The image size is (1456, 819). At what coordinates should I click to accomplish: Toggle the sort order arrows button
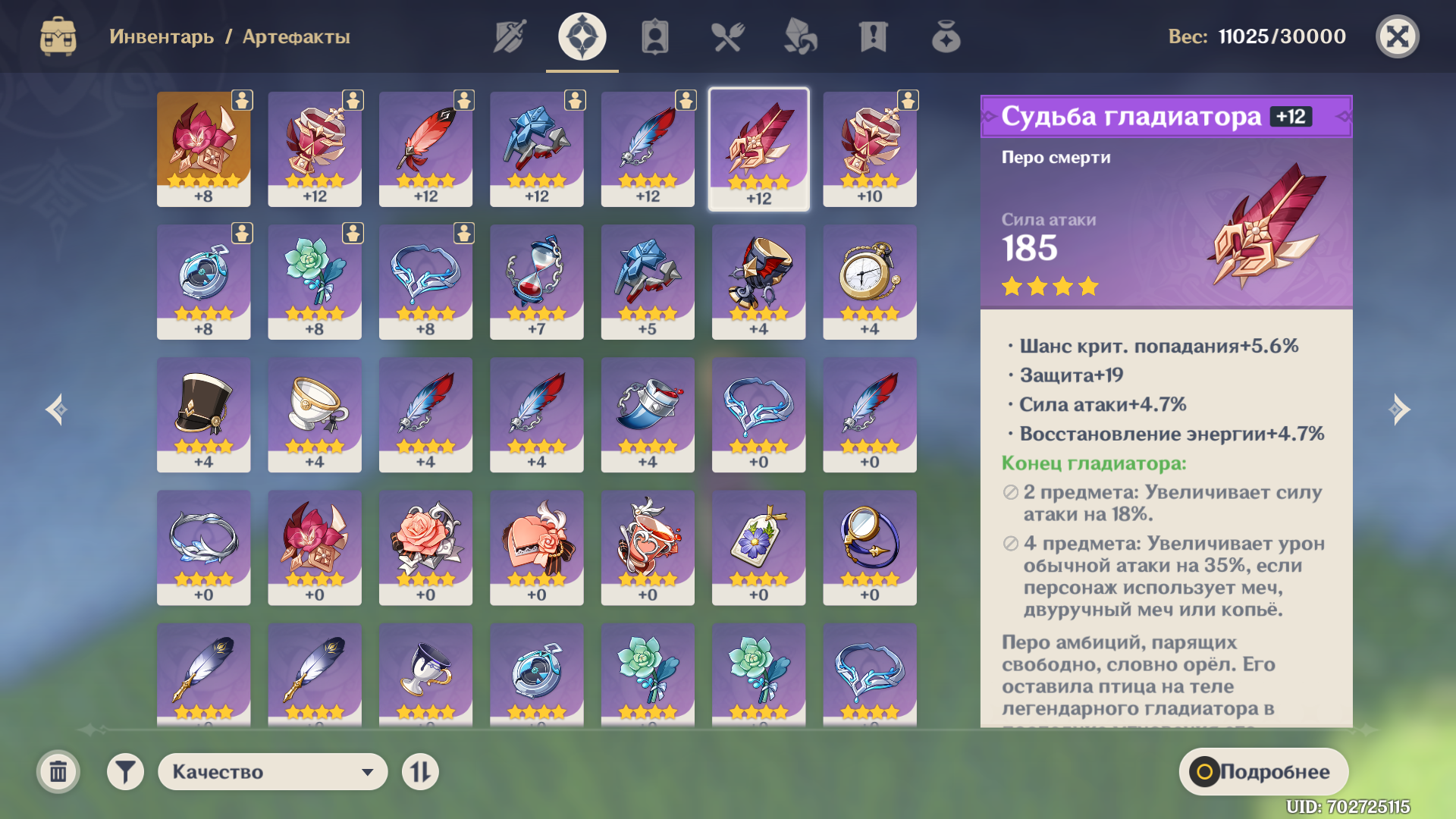[420, 772]
